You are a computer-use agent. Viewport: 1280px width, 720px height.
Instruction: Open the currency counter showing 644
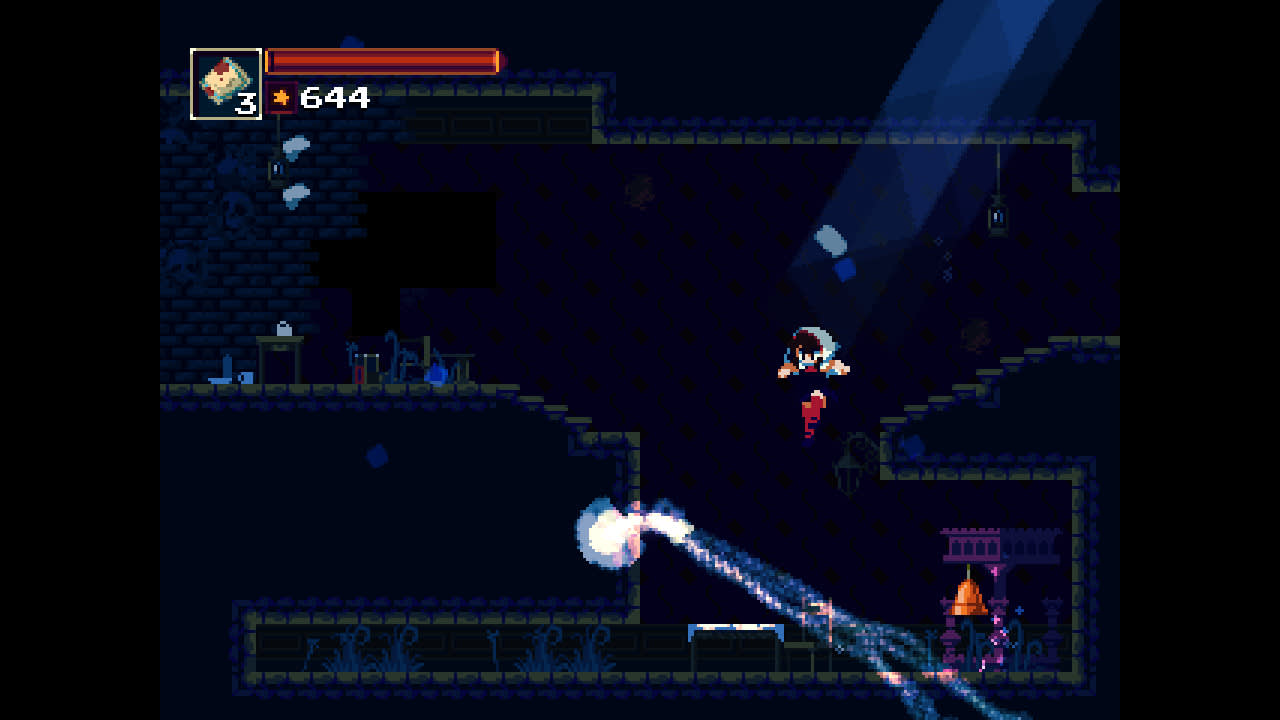pos(337,97)
